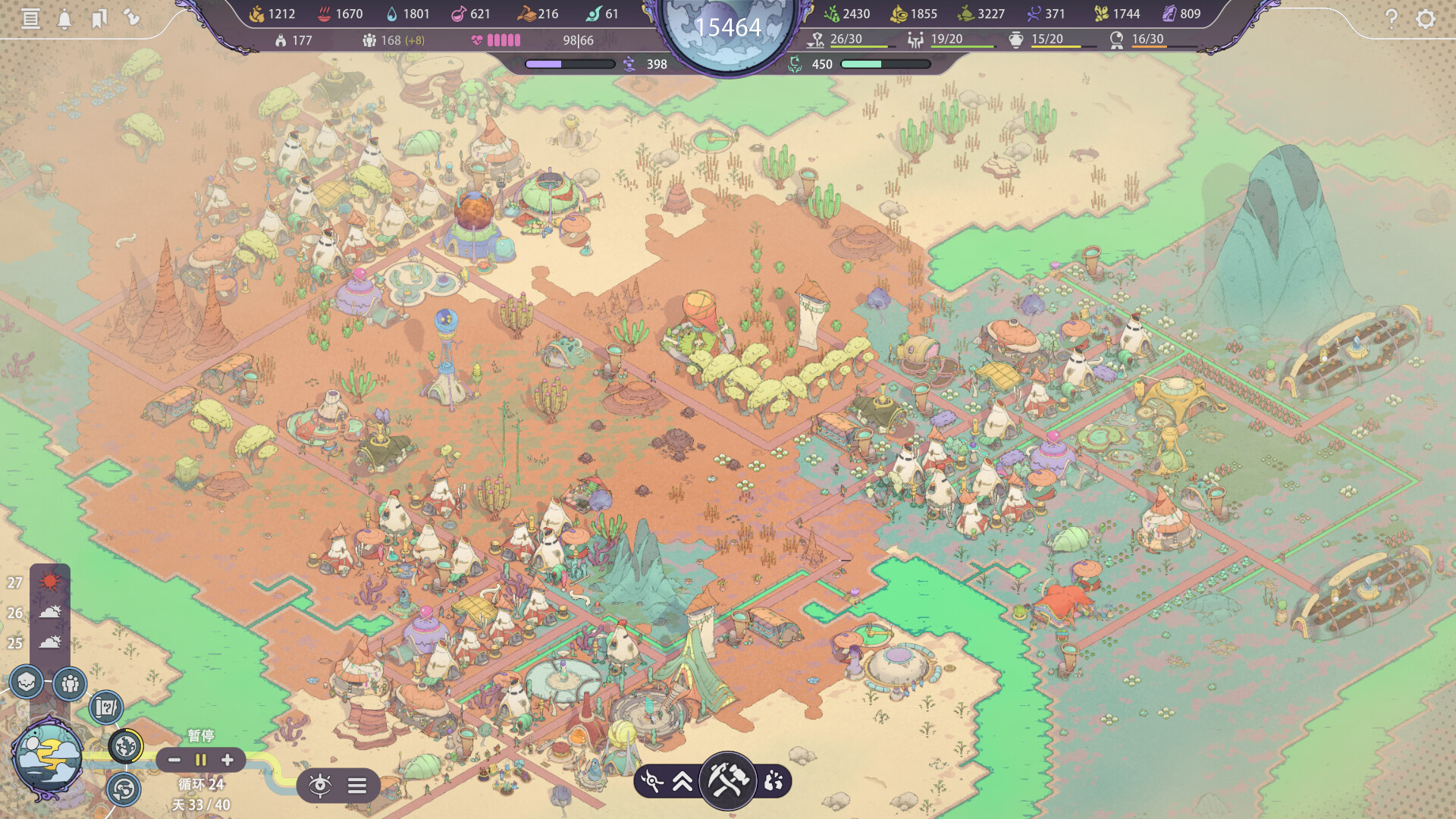Select the double chevron upgrade tool
This screenshot has width=1456, height=819.
pyautogui.click(x=682, y=781)
